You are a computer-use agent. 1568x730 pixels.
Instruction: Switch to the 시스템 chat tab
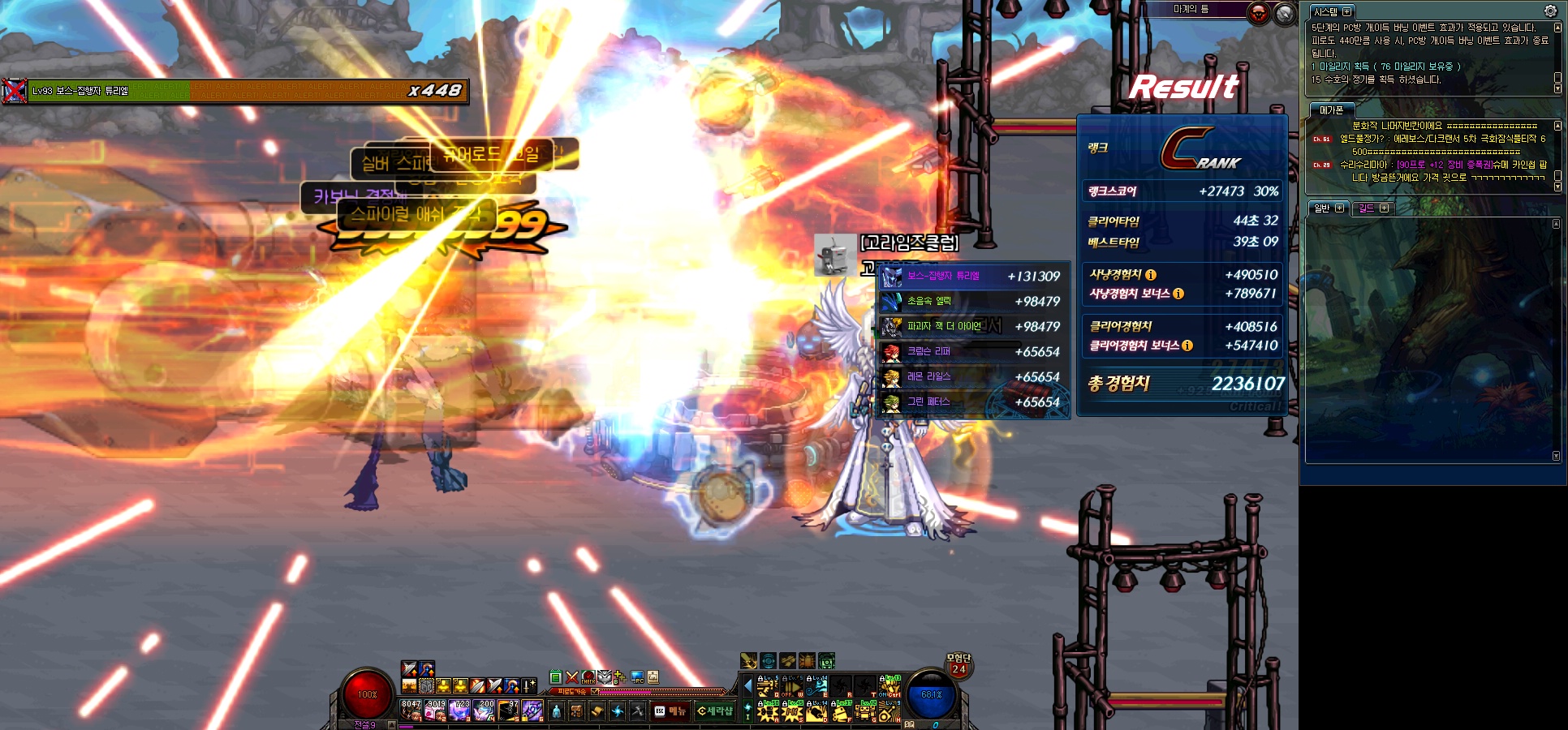click(x=1325, y=12)
